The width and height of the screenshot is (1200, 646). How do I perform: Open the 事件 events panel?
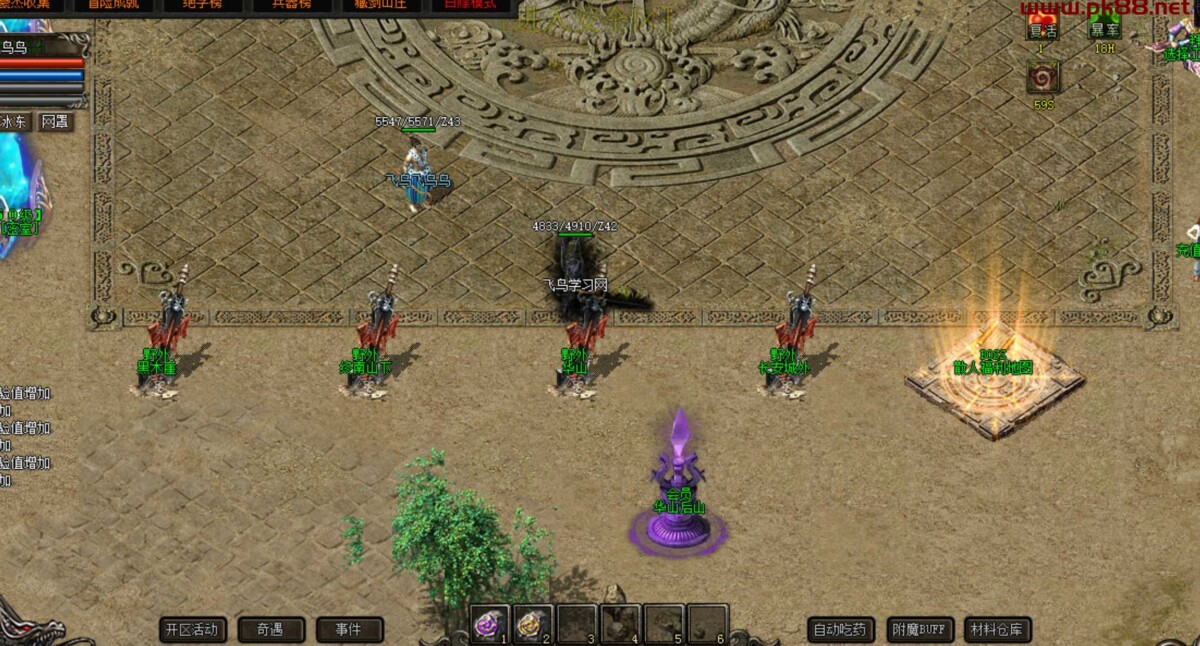point(350,630)
